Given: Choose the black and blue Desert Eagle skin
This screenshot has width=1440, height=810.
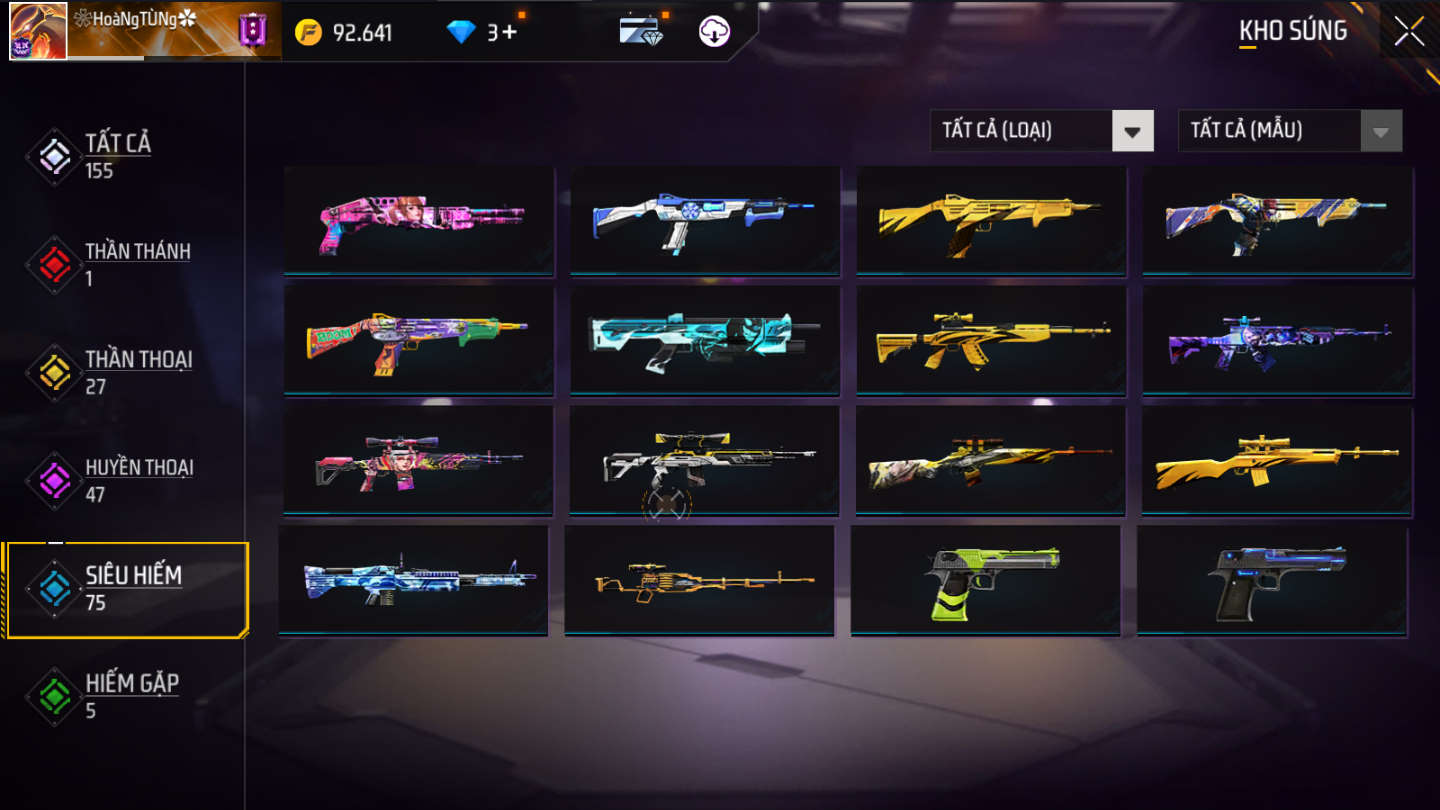Looking at the screenshot, I should tap(1271, 580).
